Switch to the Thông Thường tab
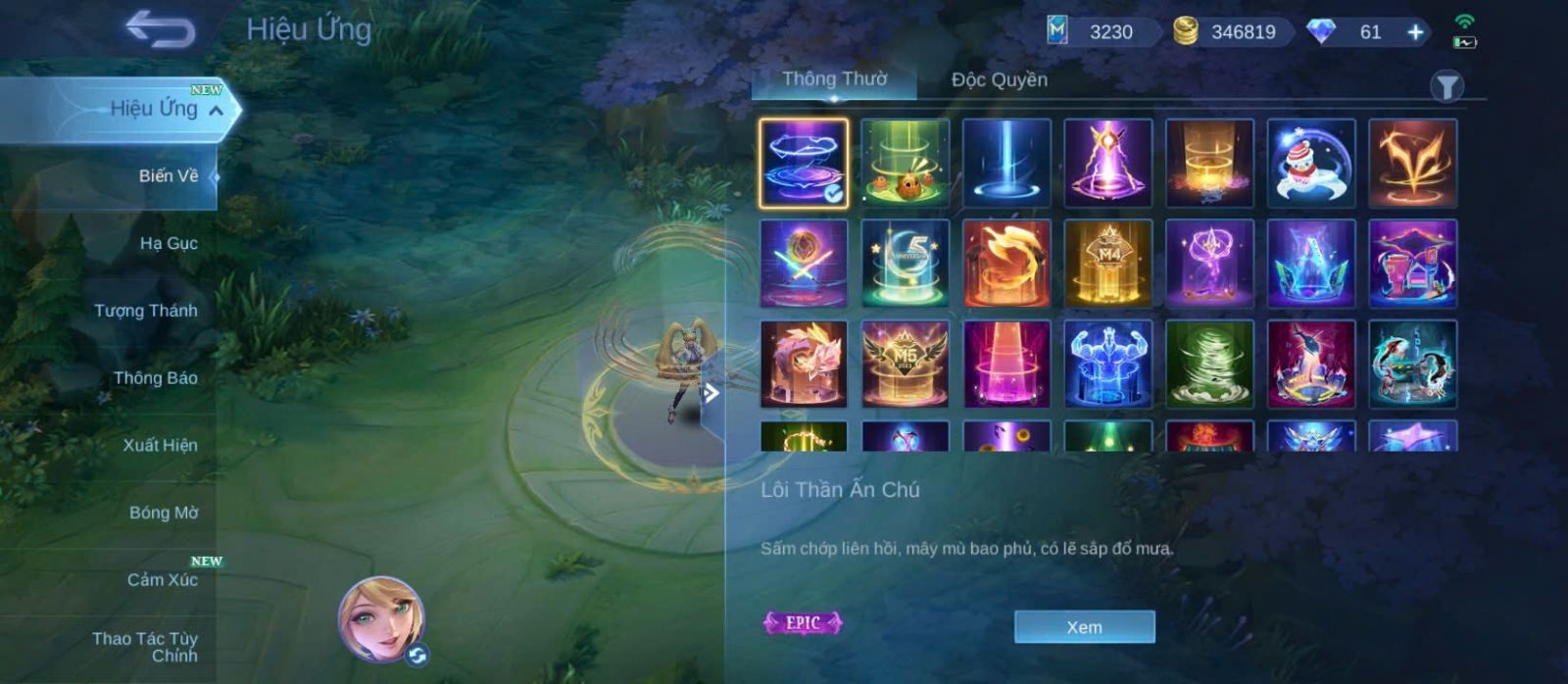 (x=834, y=79)
